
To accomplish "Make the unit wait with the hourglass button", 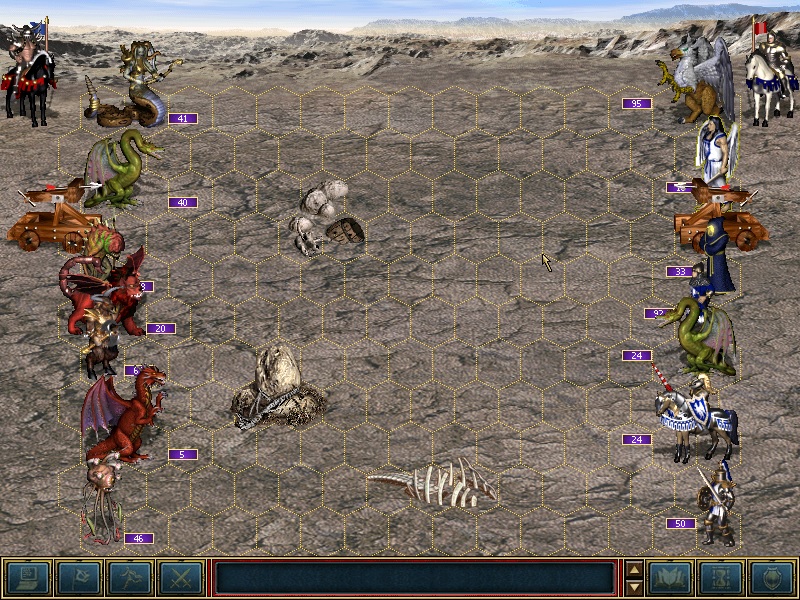I will 721,577.
